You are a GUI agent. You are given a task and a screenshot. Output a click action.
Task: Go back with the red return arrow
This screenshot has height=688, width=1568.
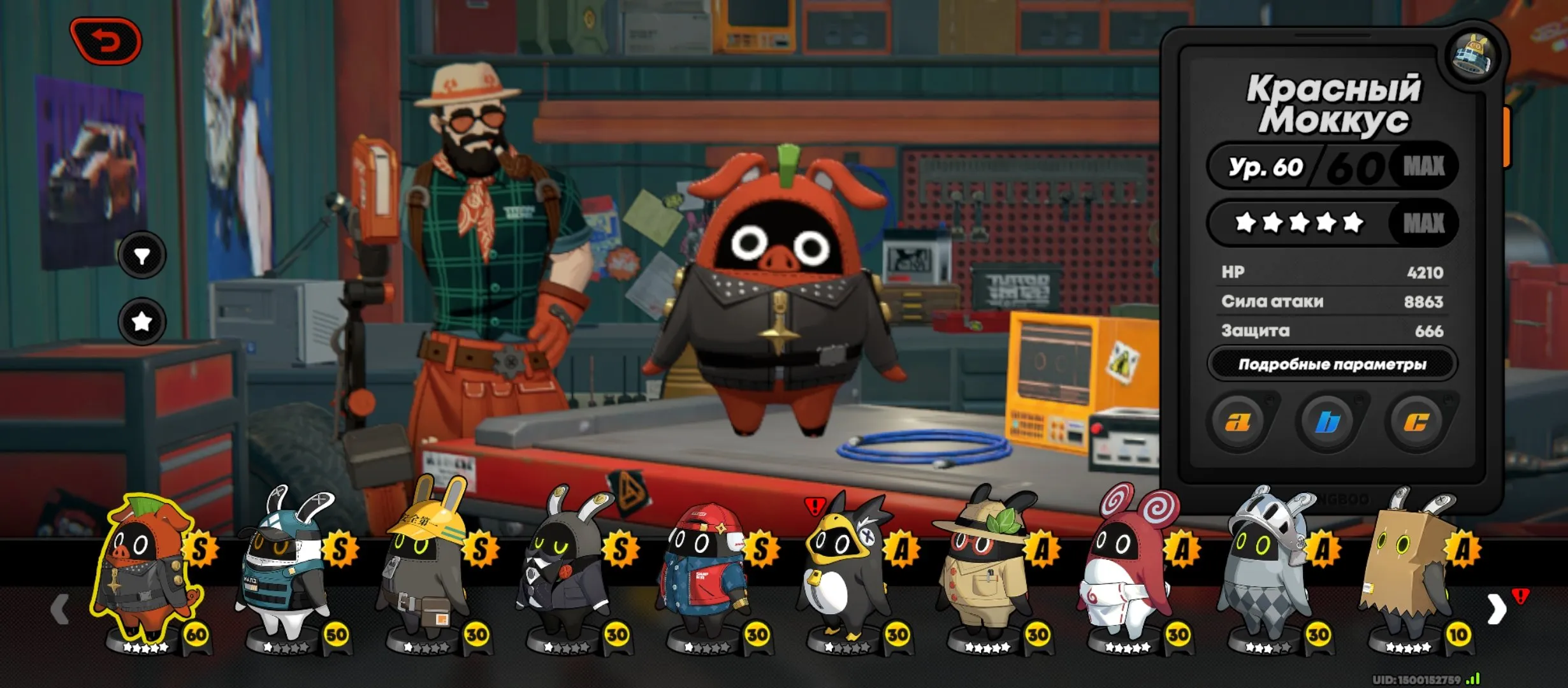[x=106, y=41]
